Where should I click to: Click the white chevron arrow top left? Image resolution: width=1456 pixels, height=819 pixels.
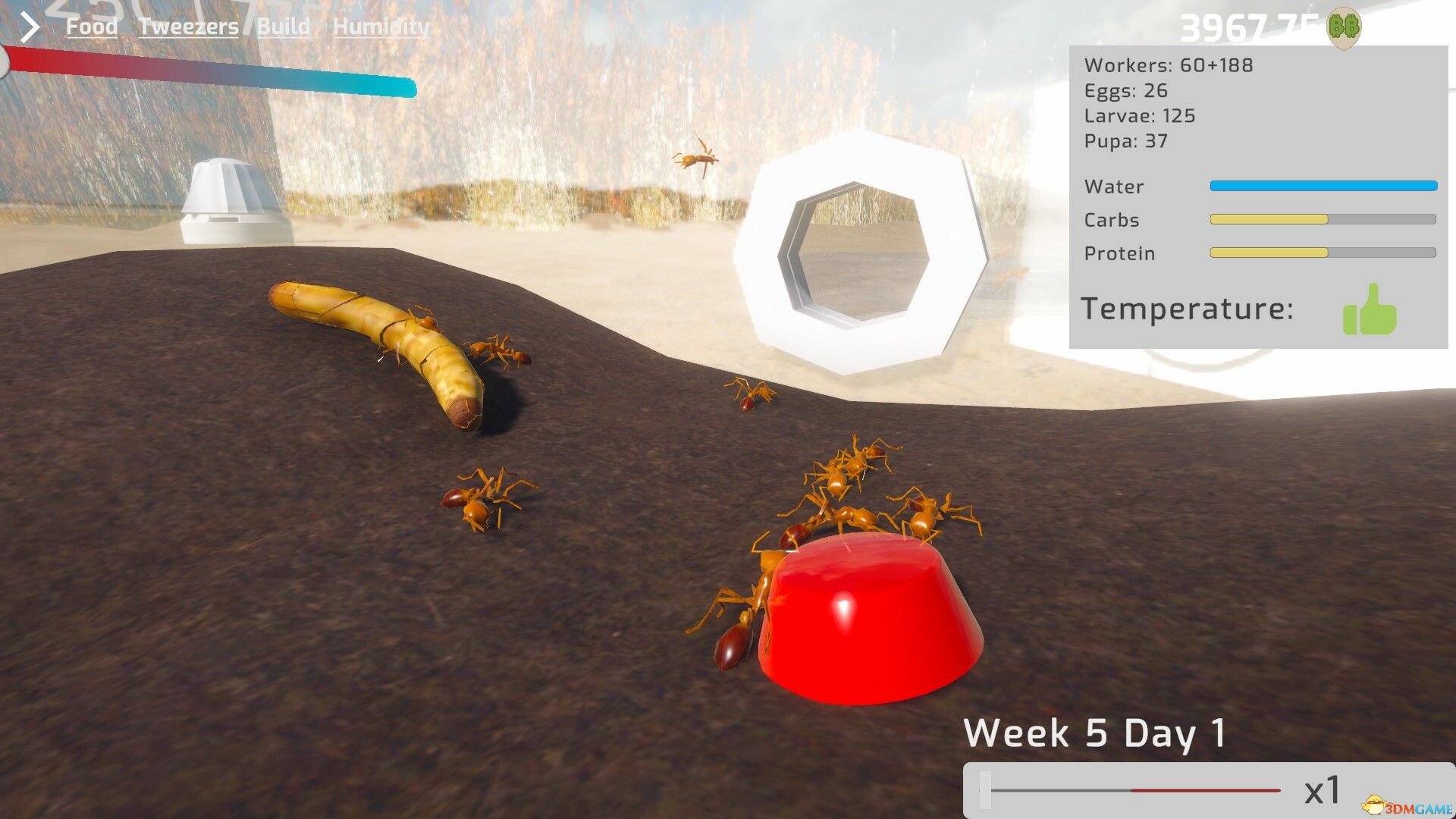pos(29,26)
